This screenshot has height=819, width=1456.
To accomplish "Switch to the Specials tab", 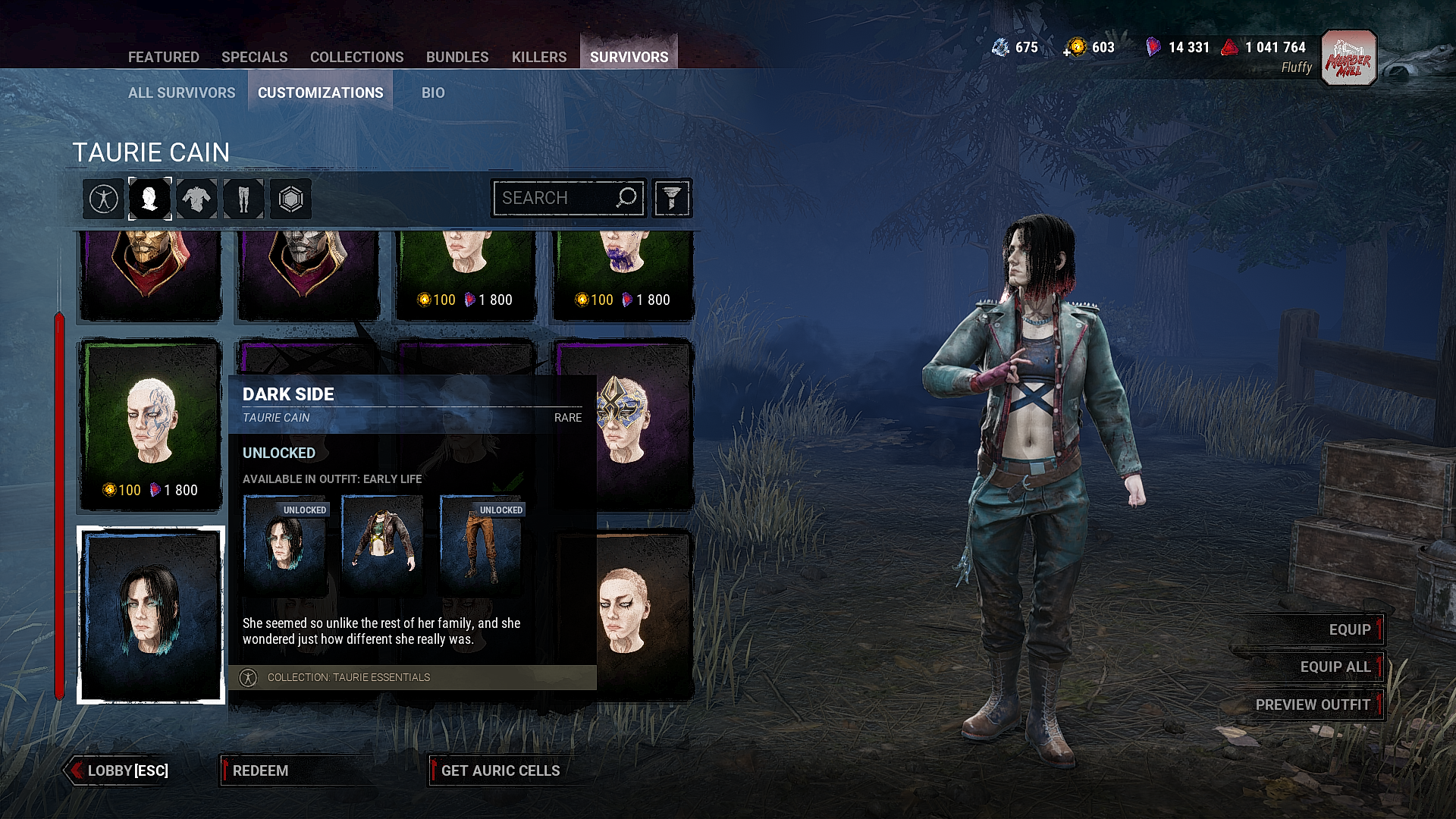I will point(254,57).
